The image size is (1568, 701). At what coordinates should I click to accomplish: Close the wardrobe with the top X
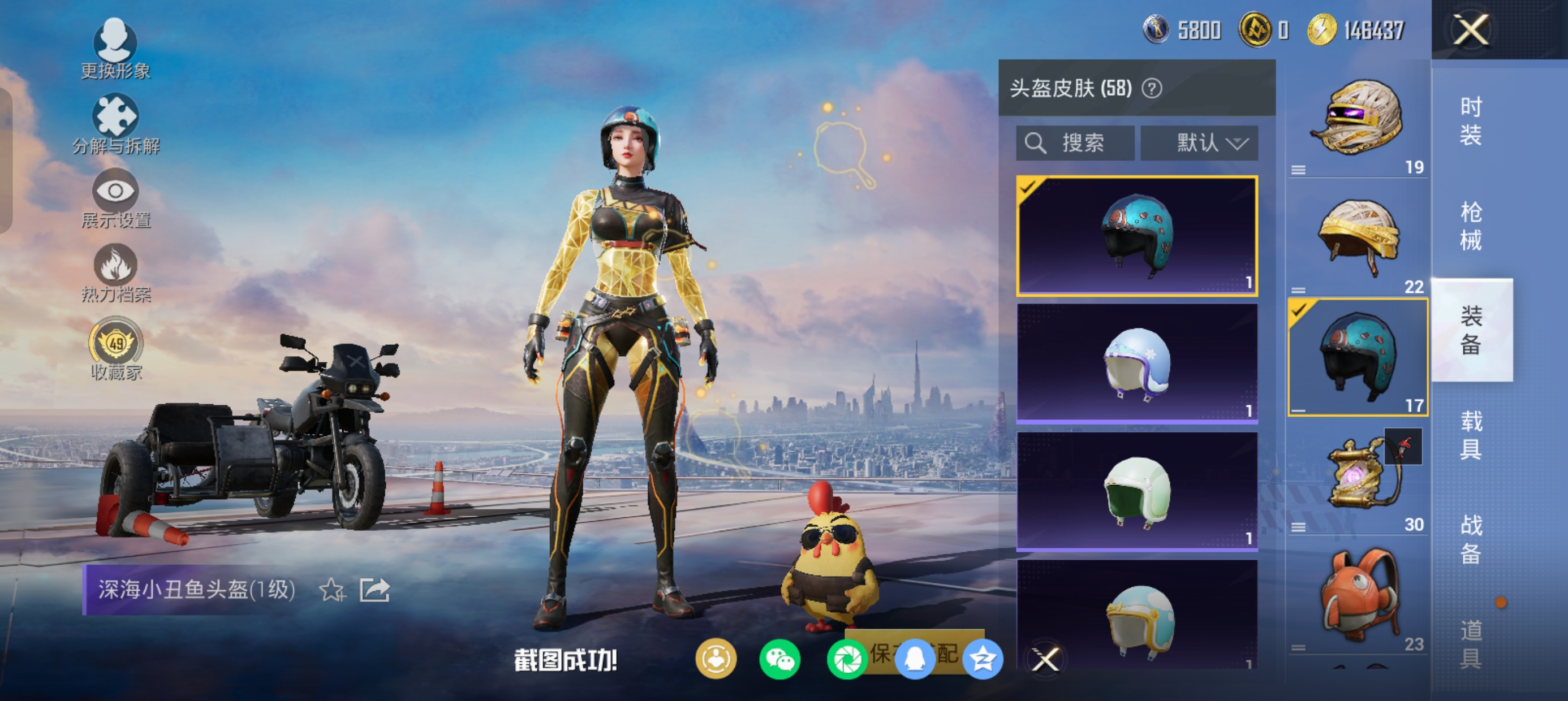[1471, 29]
